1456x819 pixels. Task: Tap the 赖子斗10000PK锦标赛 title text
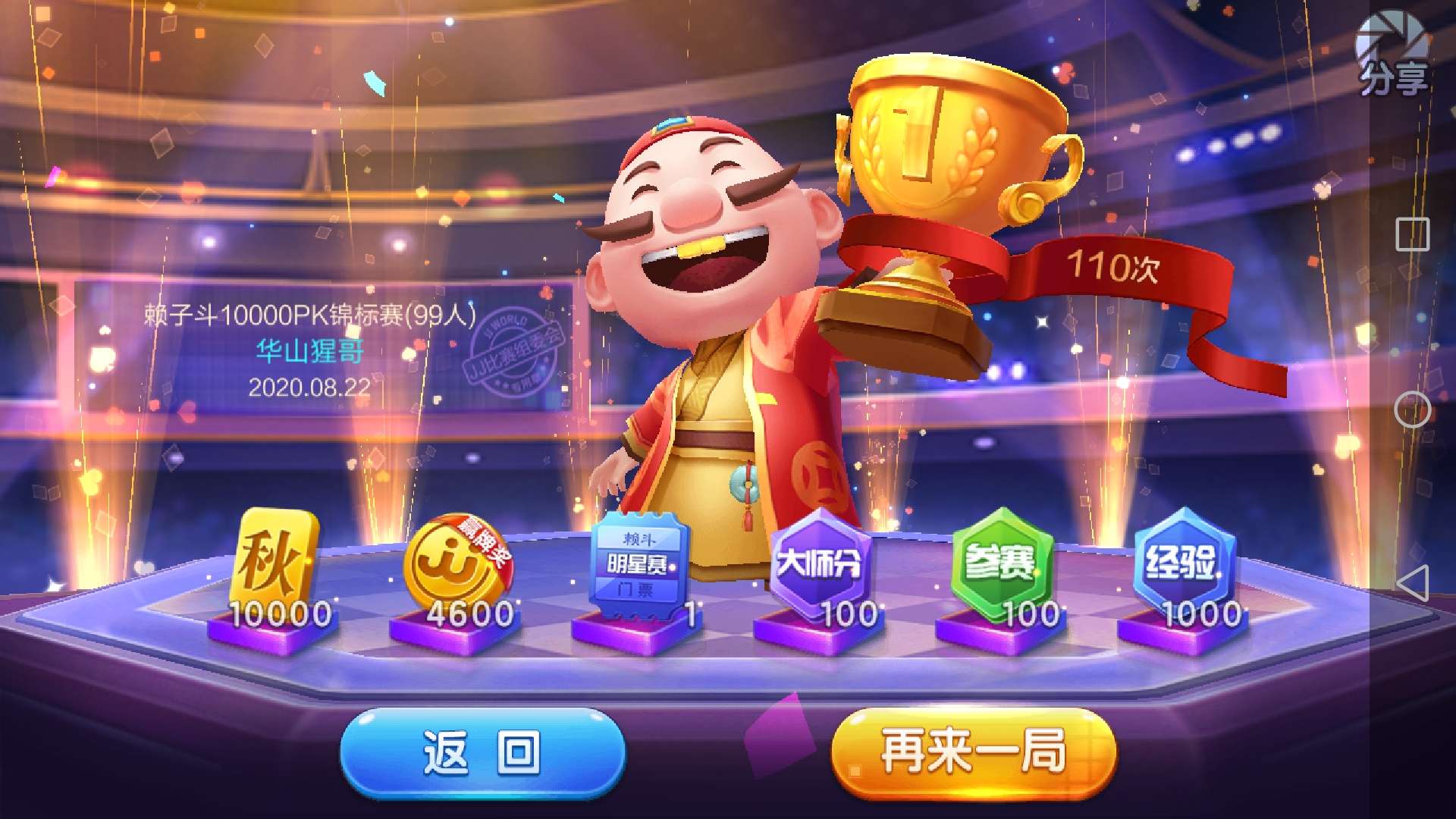click(x=309, y=315)
